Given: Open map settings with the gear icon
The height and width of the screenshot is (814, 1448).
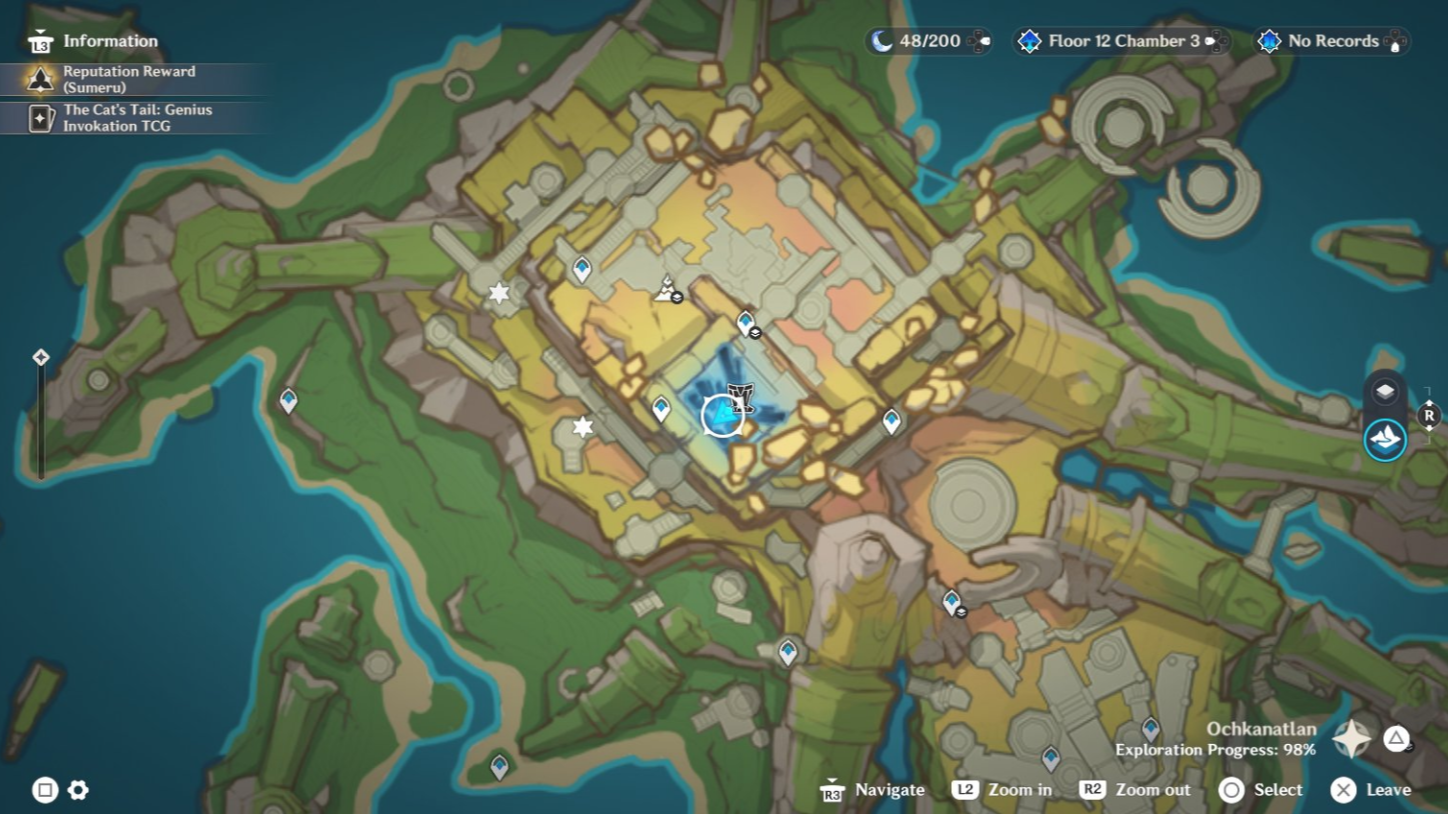Looking at the screenshot, I should pos(78,791).
